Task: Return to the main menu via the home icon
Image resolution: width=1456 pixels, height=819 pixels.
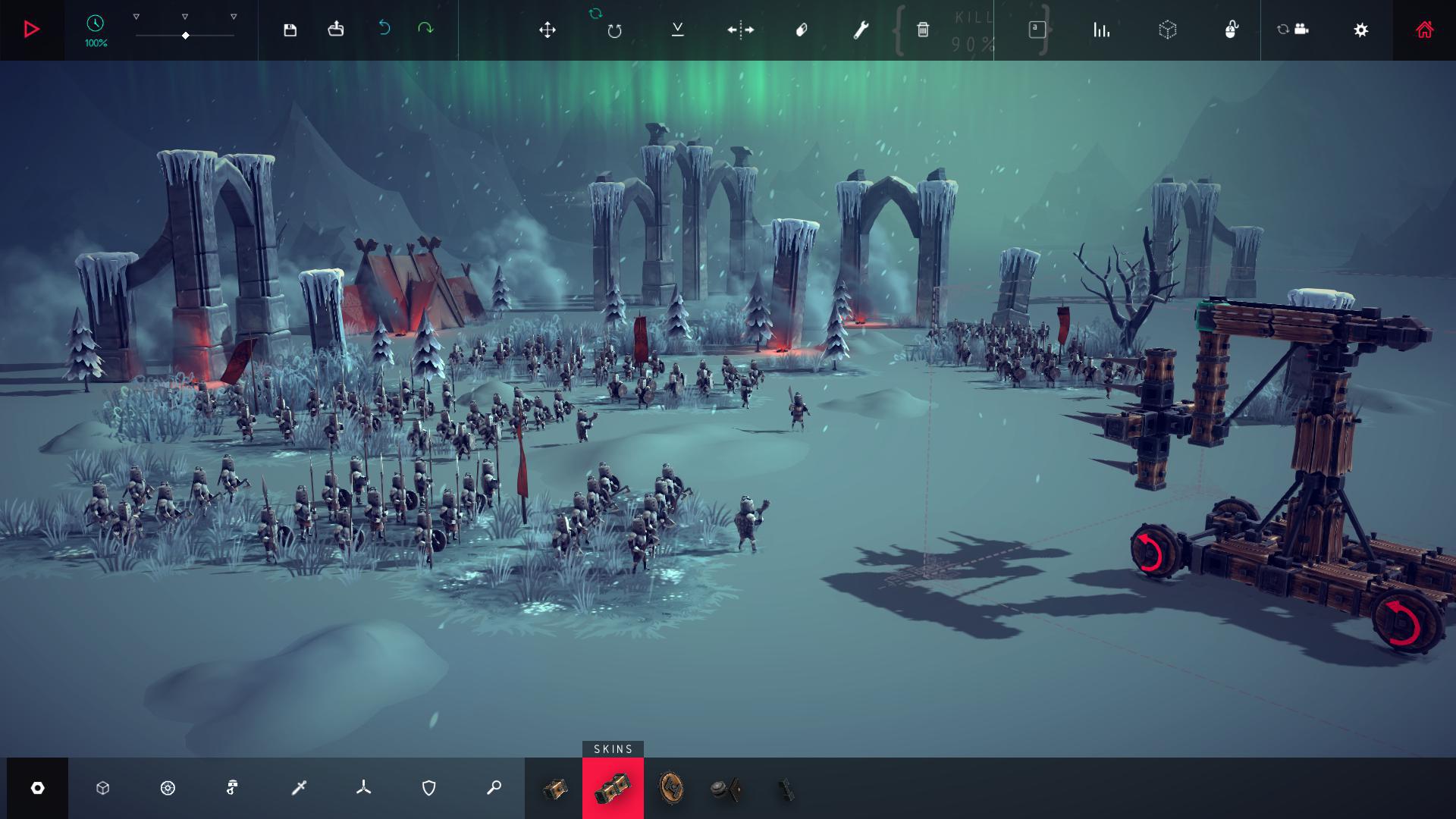Action: pyautogui.click(x=1424, y=30)
